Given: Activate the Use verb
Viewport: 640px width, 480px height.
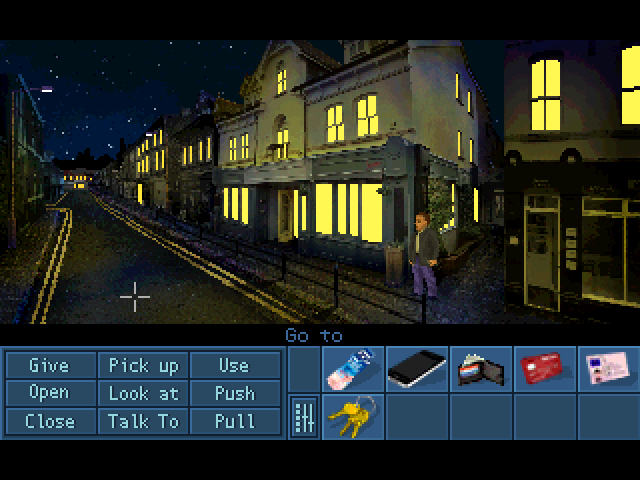Looking at the screenshot, I should click(234, 365).
